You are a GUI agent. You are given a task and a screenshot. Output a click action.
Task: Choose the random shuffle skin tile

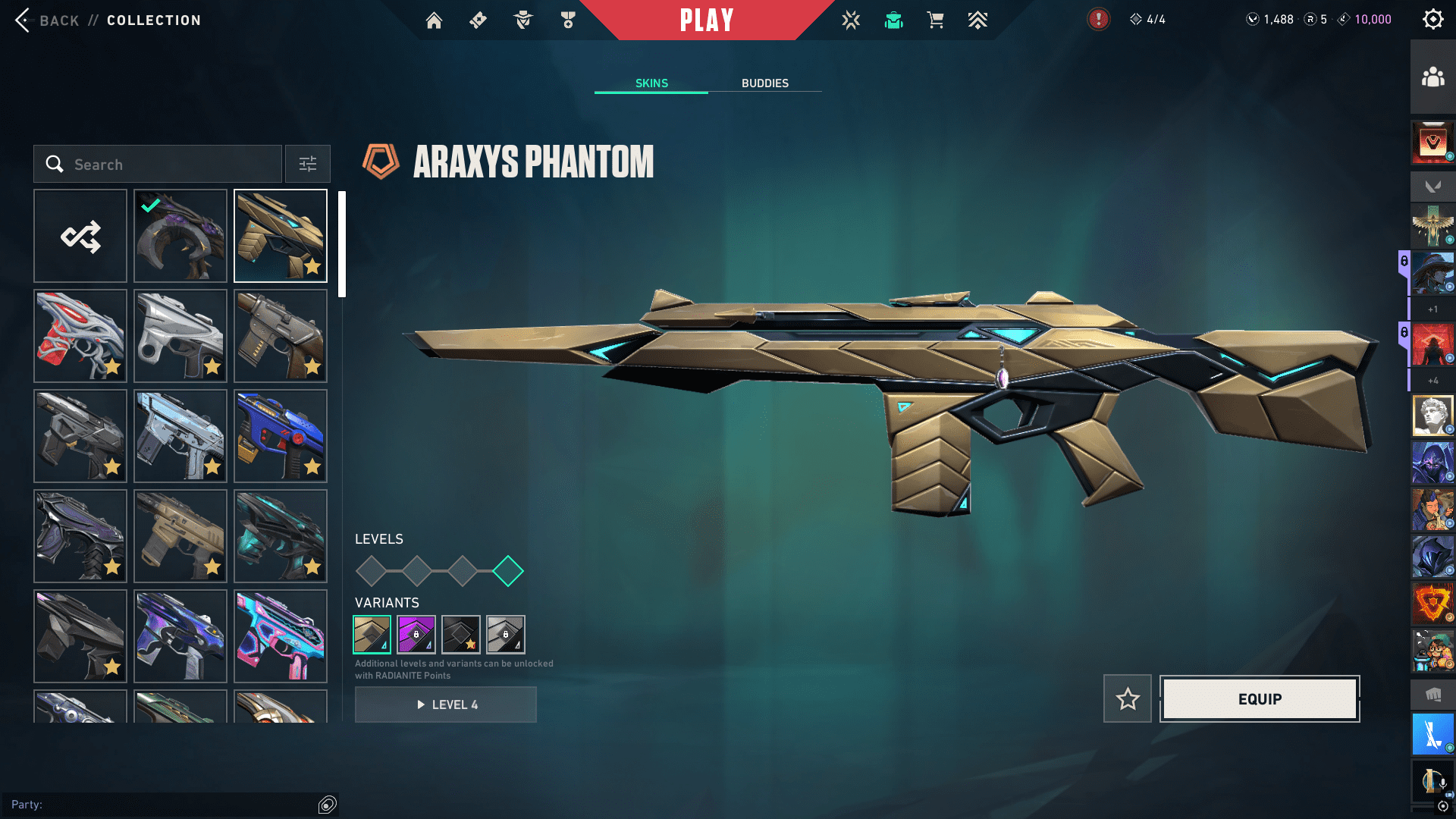80,237
